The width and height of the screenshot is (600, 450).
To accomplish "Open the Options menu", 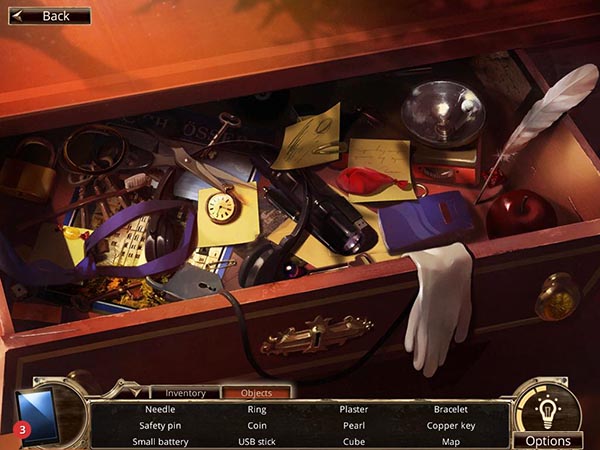I will pyautogui.click(x=548, y=440).
